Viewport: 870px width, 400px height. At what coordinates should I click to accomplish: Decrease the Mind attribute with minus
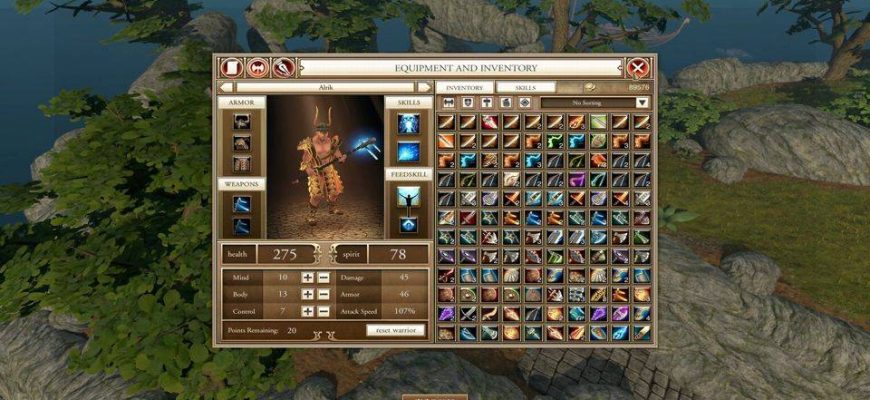tap(323, 277)
